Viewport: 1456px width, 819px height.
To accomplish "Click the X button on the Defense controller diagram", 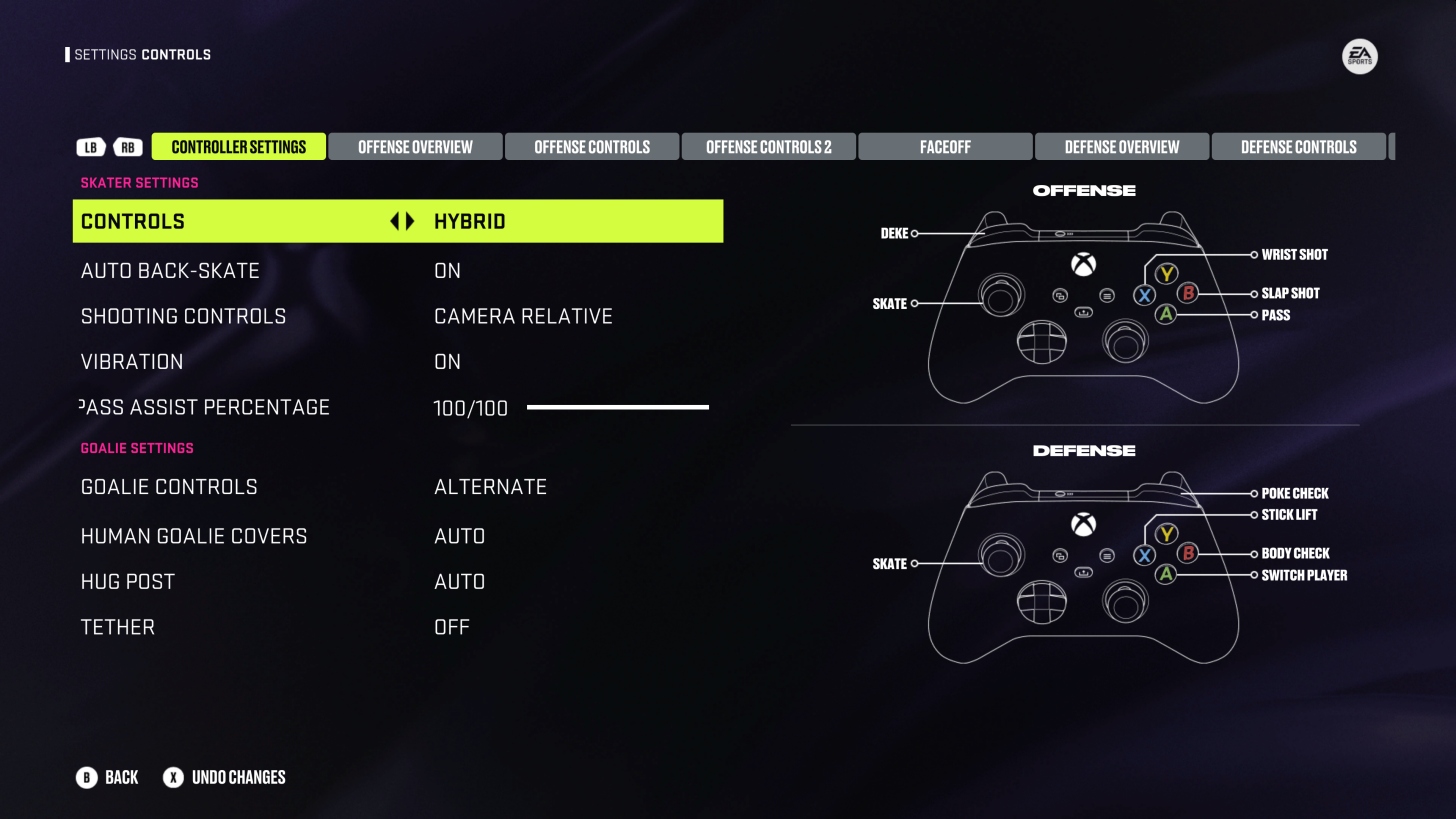I will pos(1144,555).
